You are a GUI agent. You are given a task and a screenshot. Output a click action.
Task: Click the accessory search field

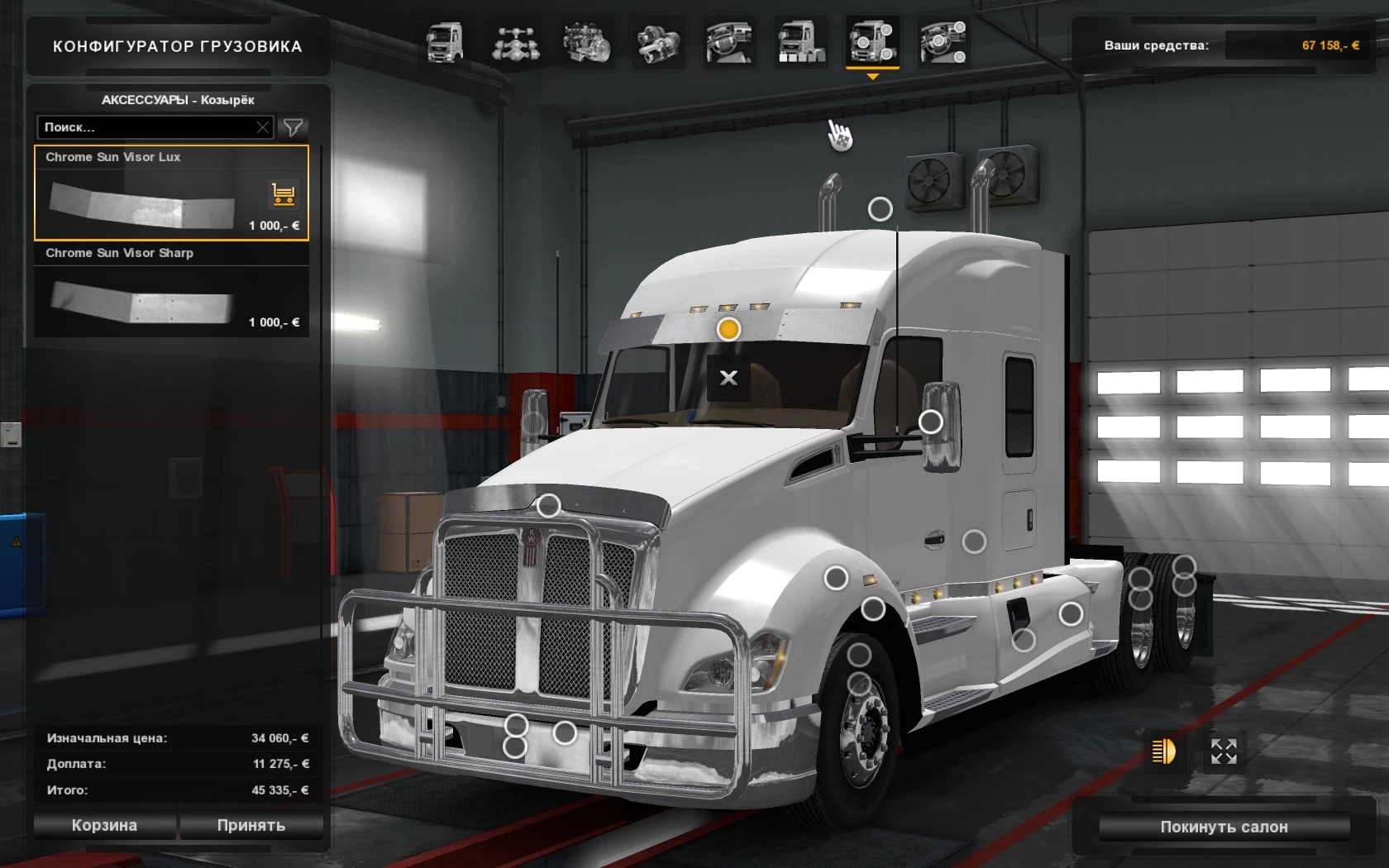(146, 127)
